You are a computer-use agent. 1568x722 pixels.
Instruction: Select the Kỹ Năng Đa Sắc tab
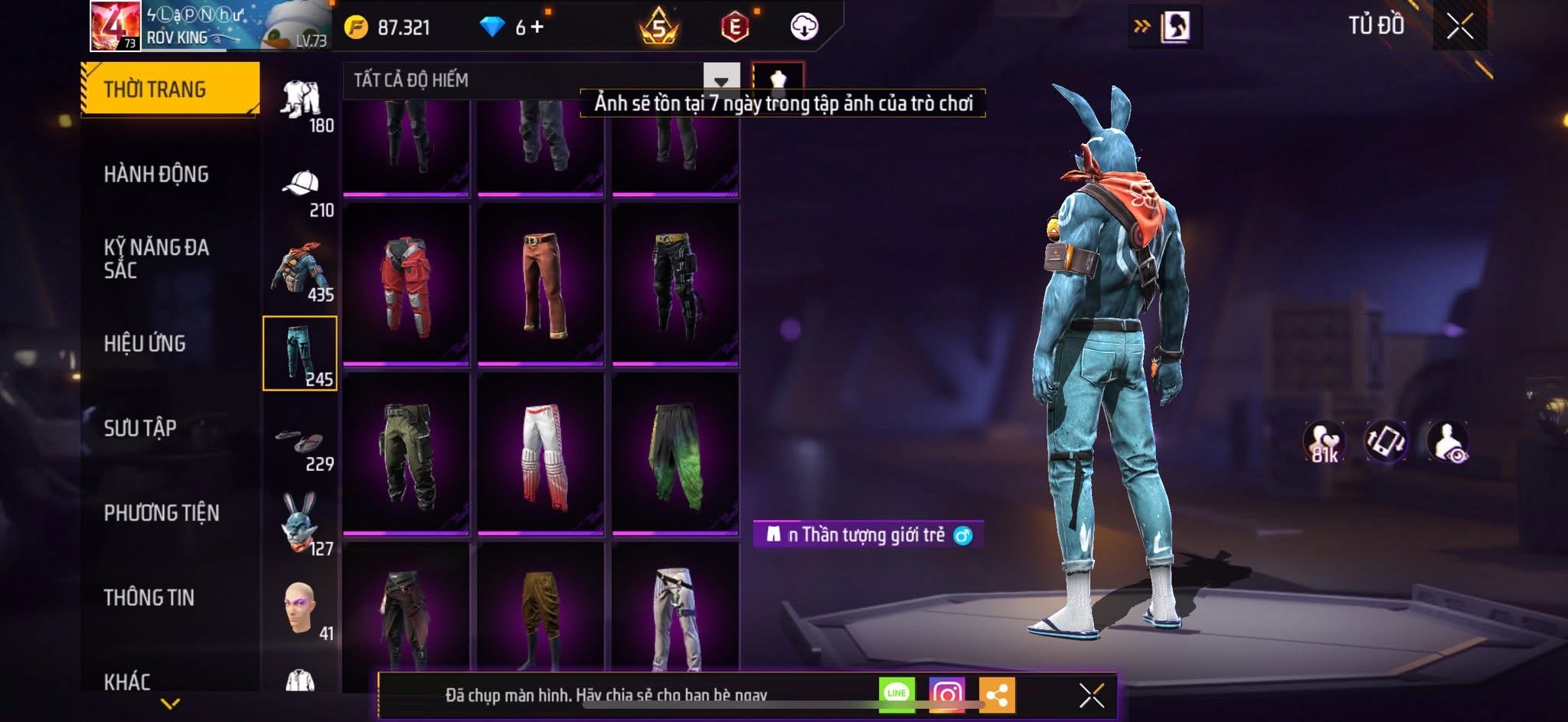pyautogui.click(x=156, y=258)
